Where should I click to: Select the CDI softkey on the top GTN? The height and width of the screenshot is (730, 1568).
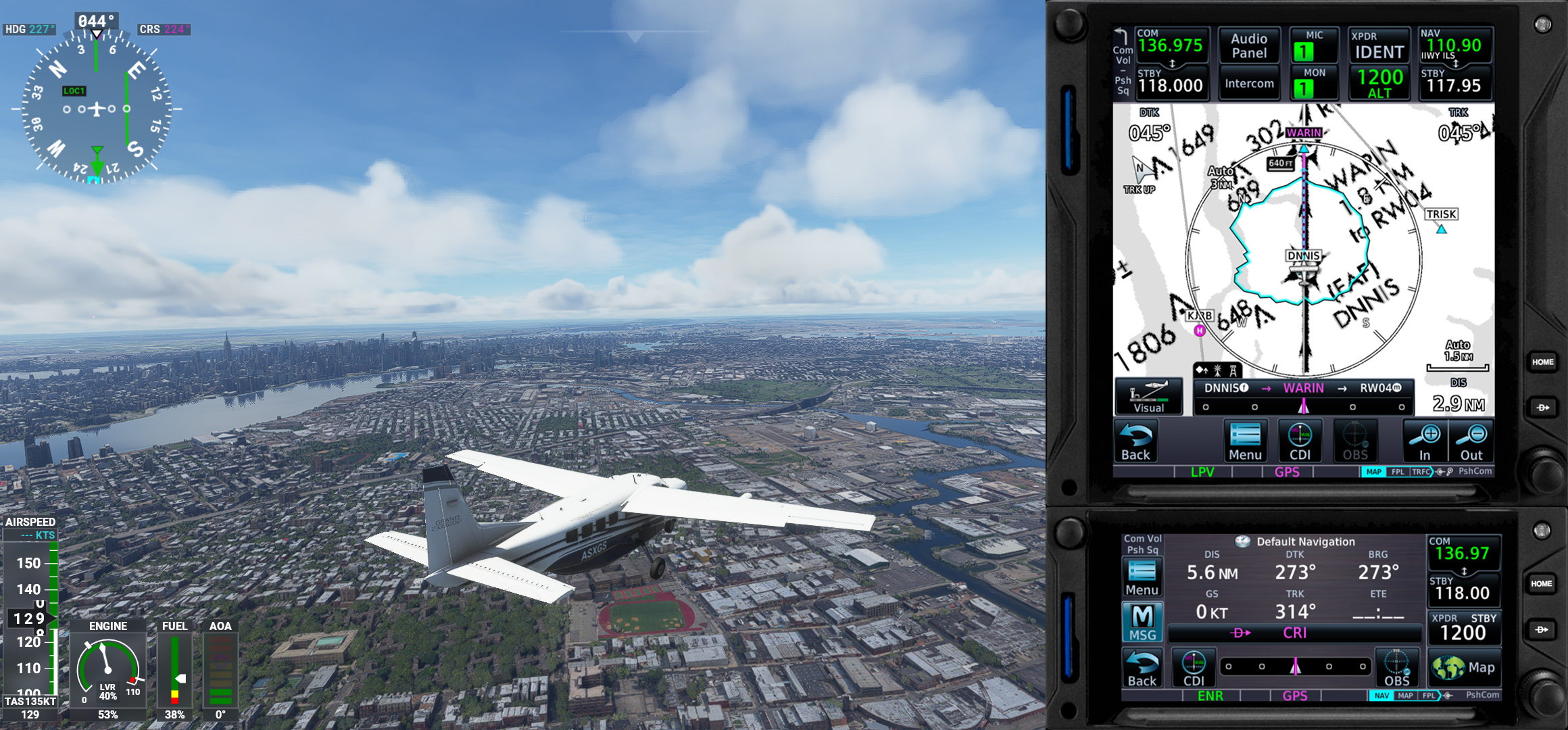(x=1300, y=441)
